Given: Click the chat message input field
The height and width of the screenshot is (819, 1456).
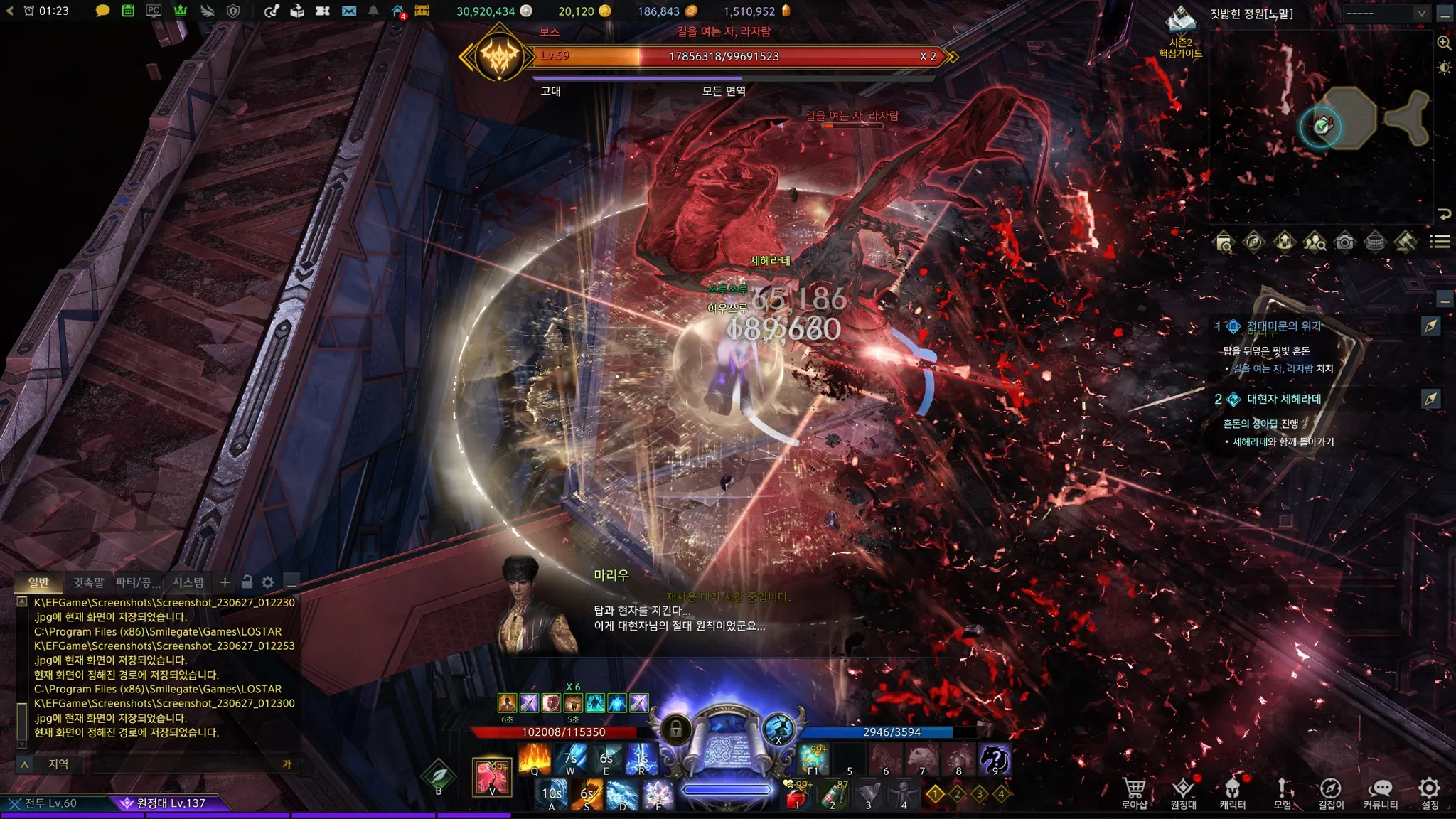Looking at the screenshot, I should (x=185, y=764).
